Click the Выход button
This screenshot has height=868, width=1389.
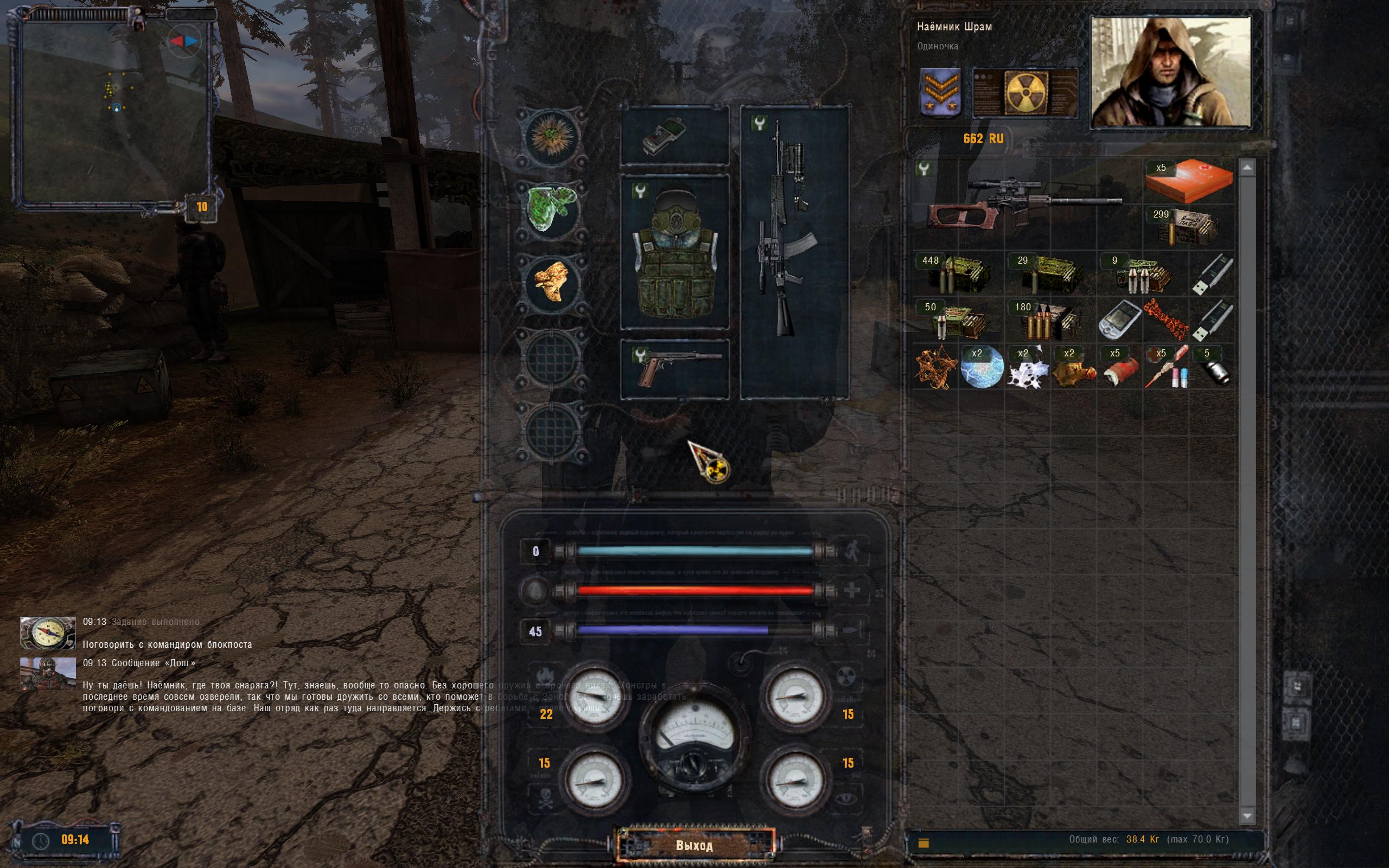click(x=694, y=845)
